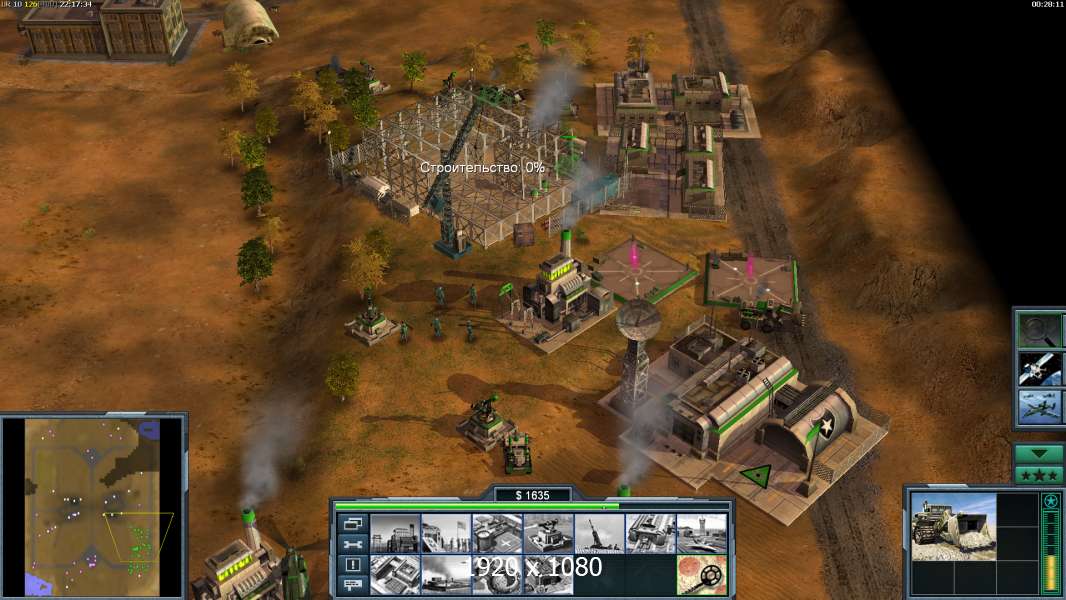Call the bomber aircraft strike power
Viewport: 1066px width, 600px height.
1038,407
